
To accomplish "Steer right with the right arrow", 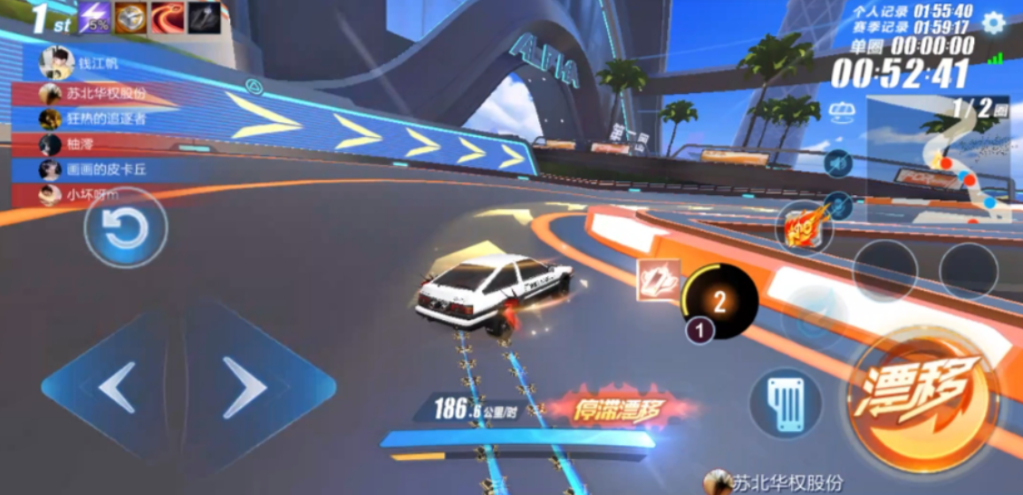I will (x=246, y=387).
